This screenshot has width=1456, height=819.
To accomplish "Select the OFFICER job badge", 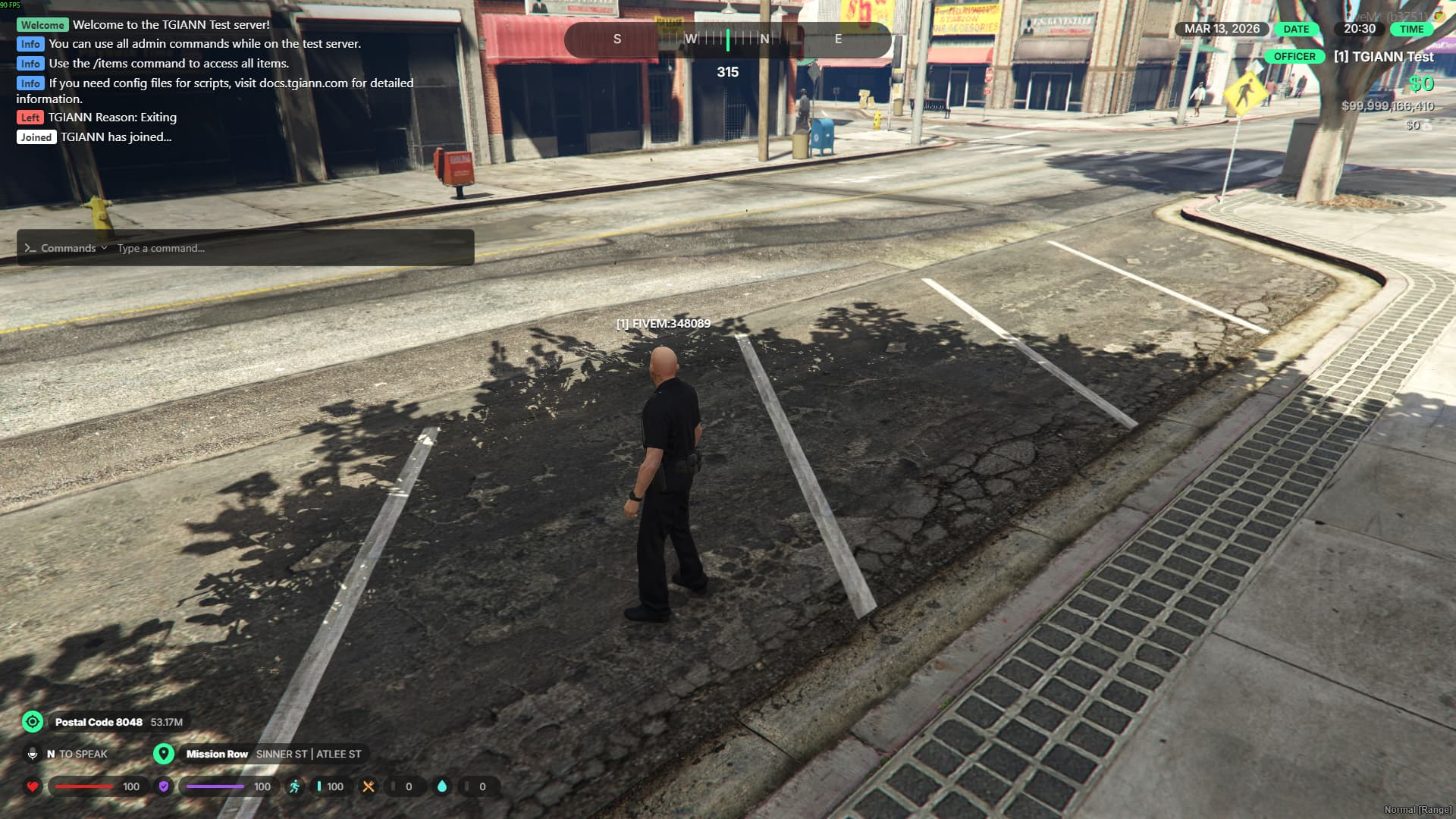I will point(1294,57).
